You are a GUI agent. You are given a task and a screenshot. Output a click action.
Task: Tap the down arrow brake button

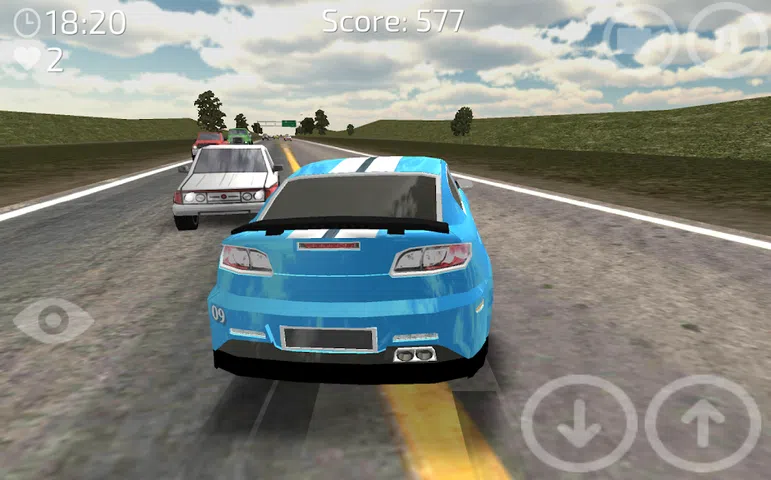point(579,423)
